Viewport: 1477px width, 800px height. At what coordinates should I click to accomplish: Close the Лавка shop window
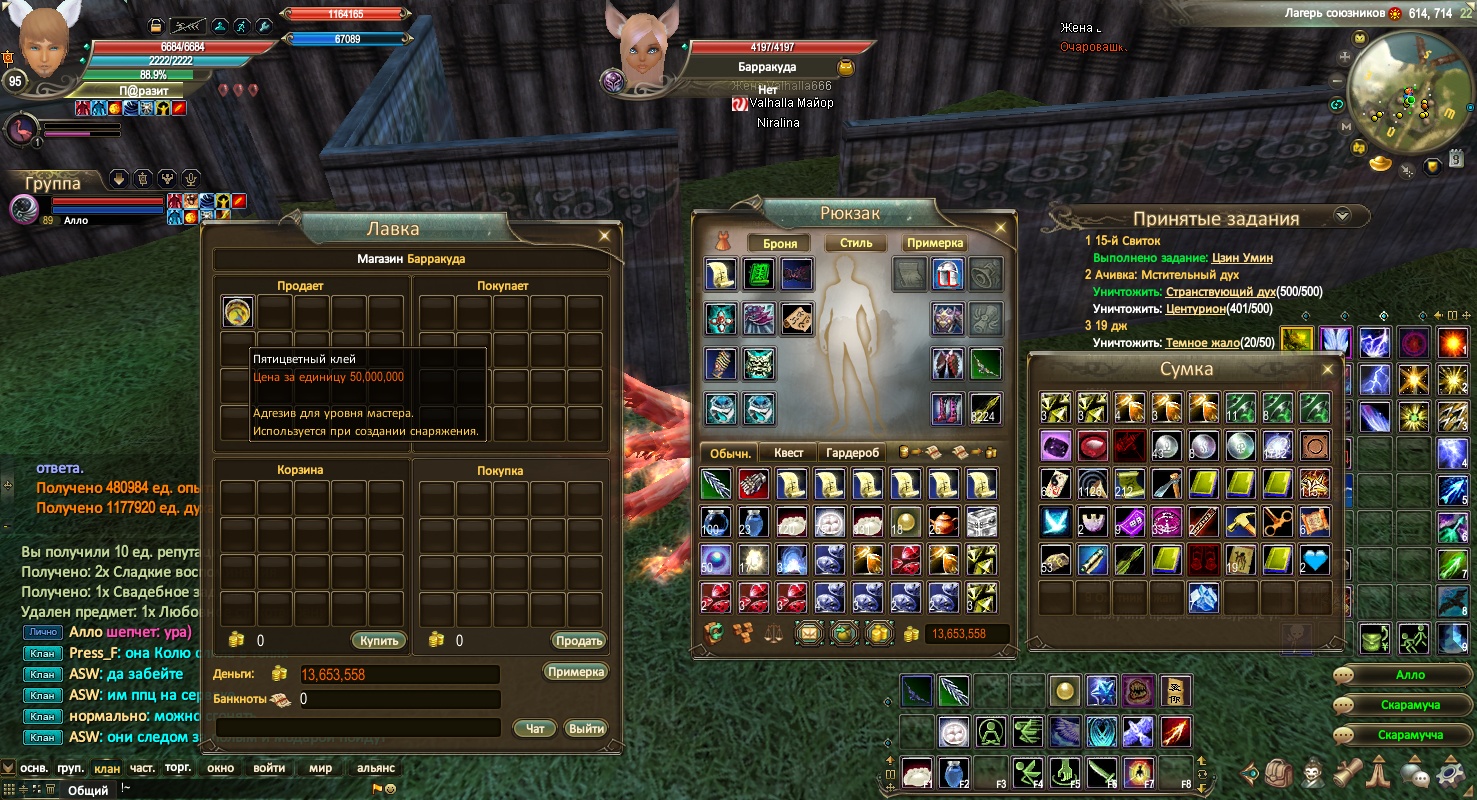604,236
